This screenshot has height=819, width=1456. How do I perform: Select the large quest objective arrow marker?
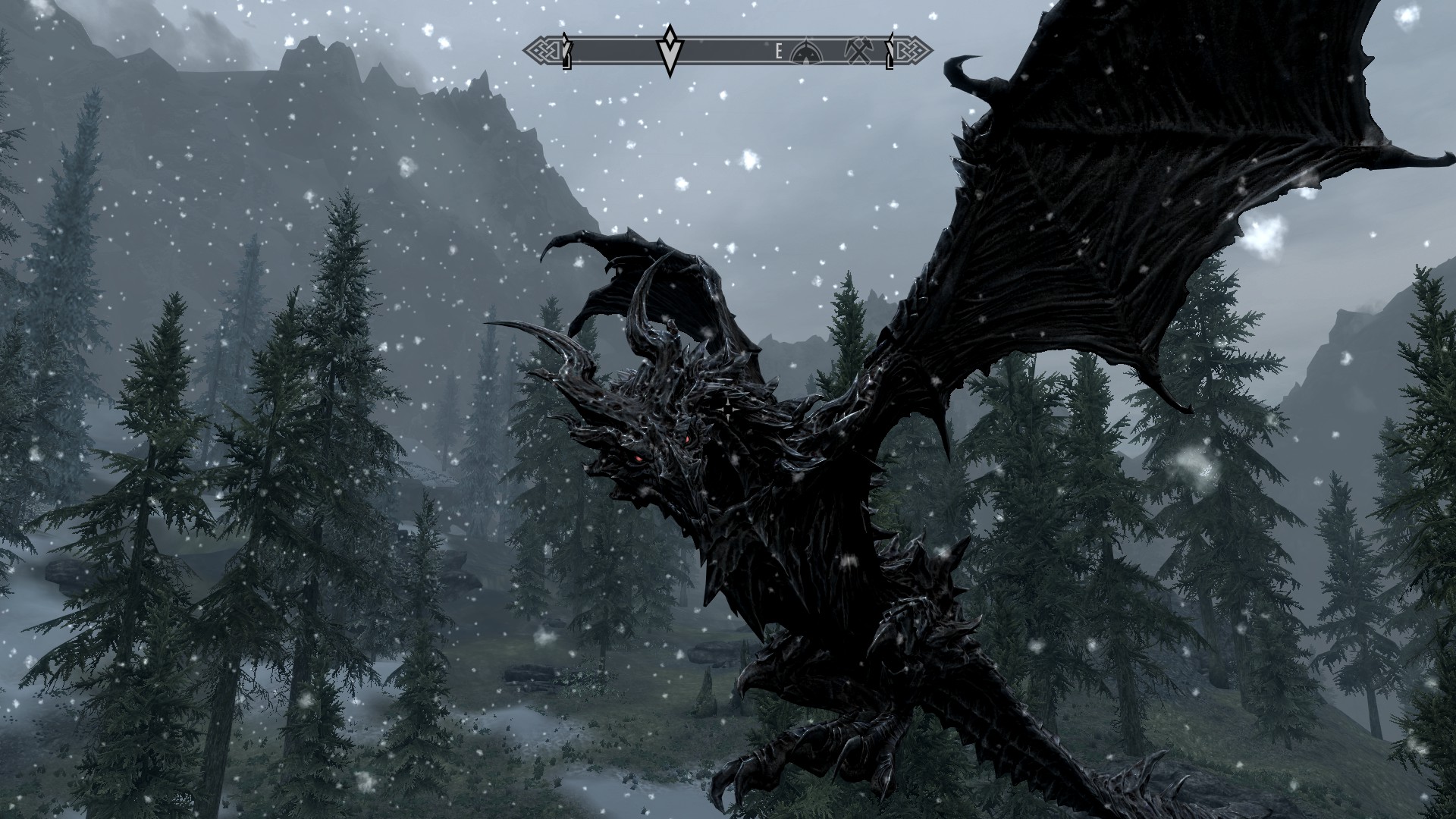(x=670, y=53)
